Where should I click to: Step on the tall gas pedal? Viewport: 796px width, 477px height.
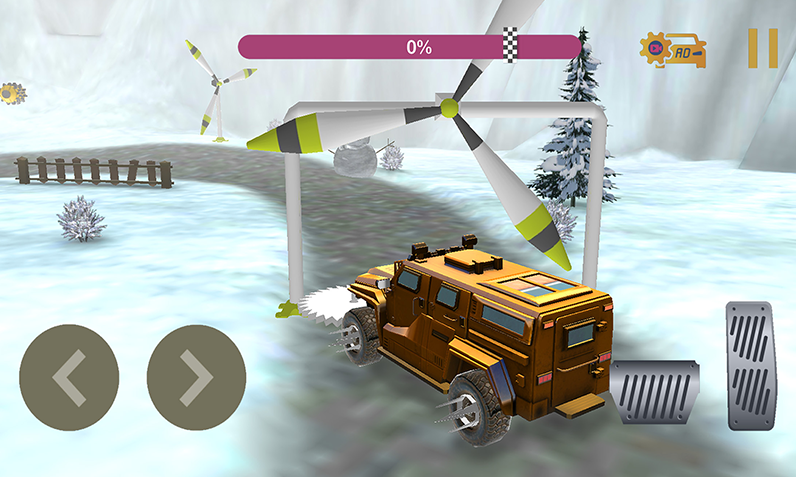pyautogui.click(x=750, y=365)
